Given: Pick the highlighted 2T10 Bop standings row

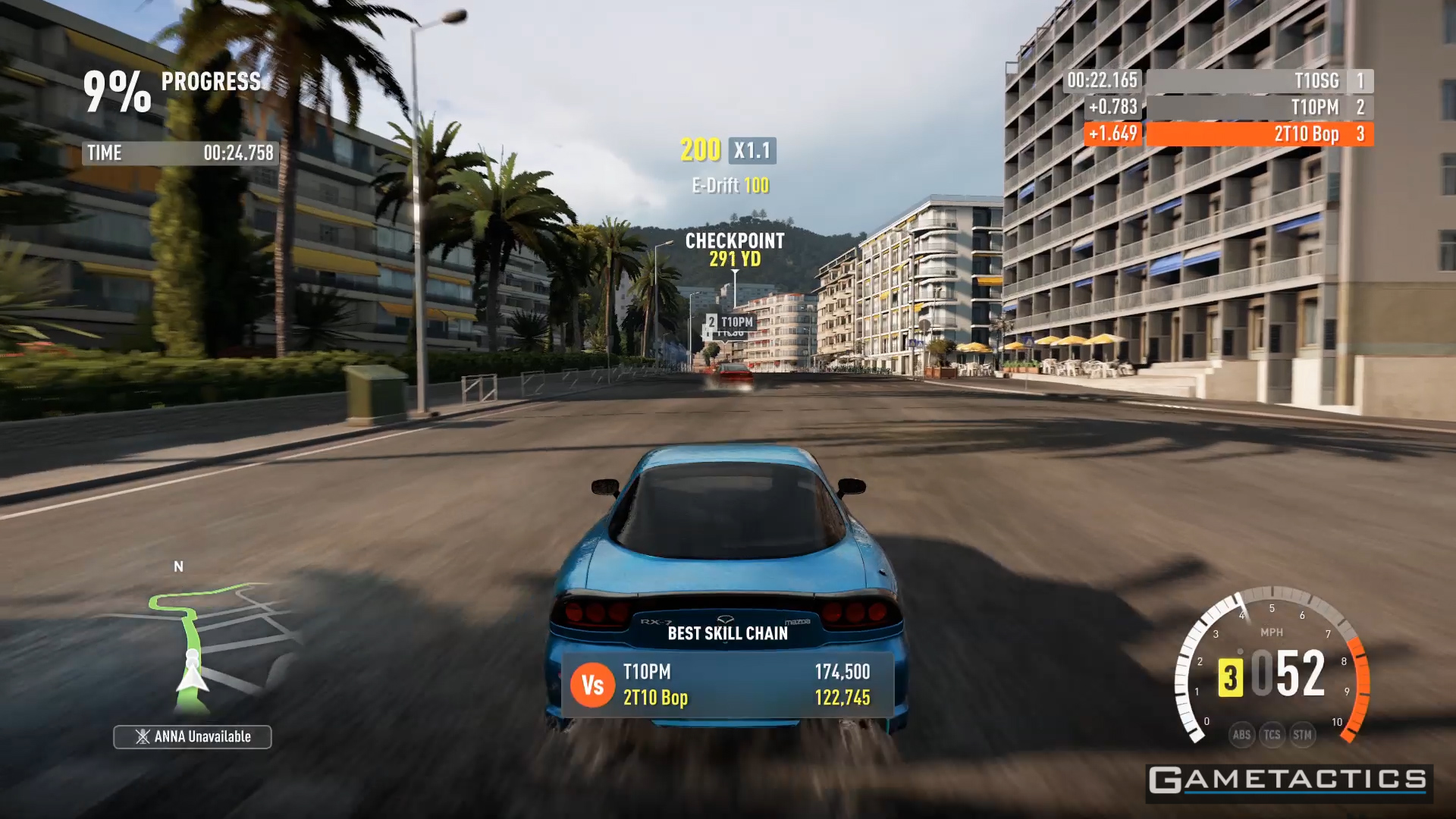Looking at the screenshot, I should pyautogui.click(x=1259, y=134).
